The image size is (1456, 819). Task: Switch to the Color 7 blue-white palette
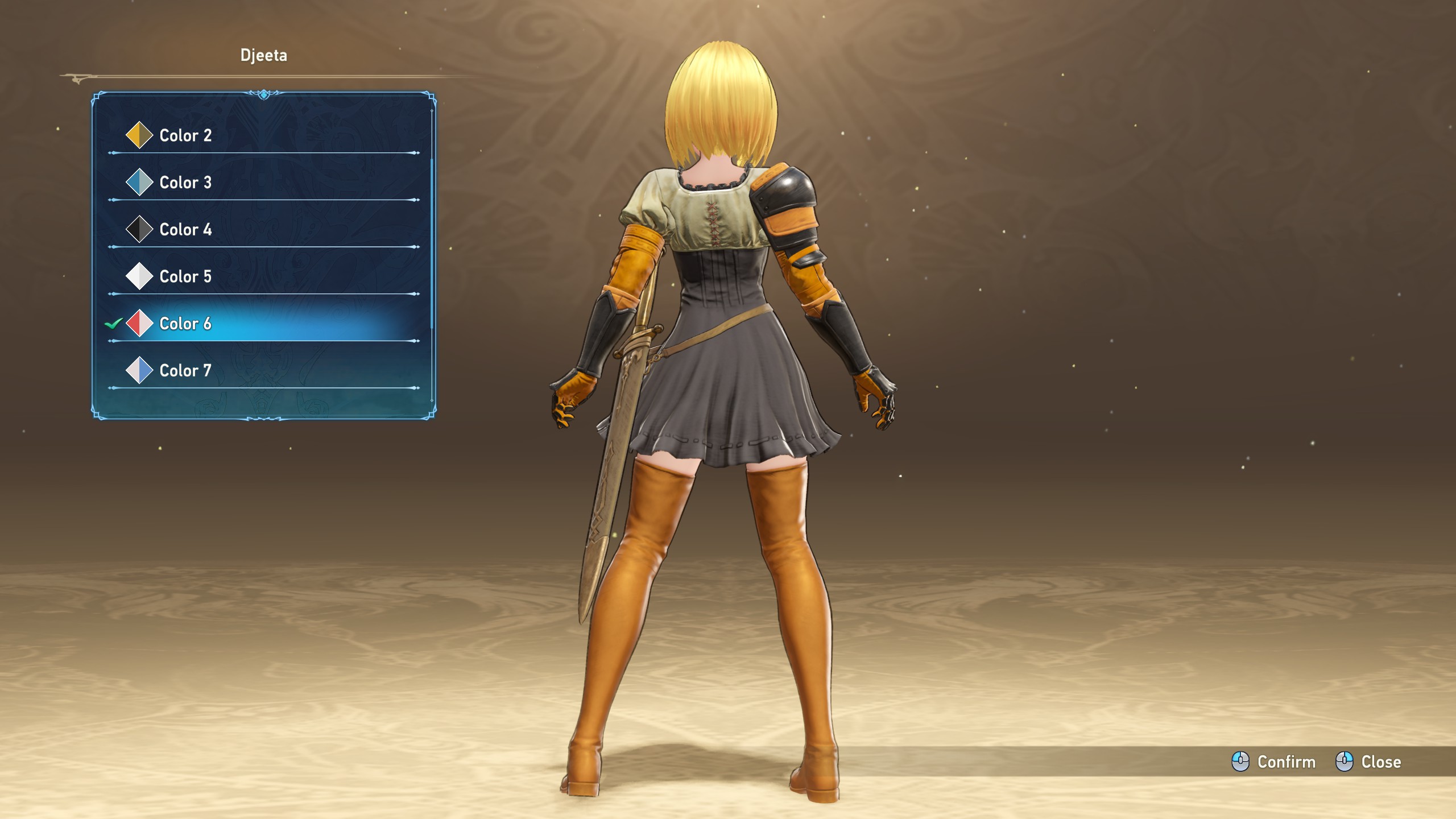coord(185,371)
